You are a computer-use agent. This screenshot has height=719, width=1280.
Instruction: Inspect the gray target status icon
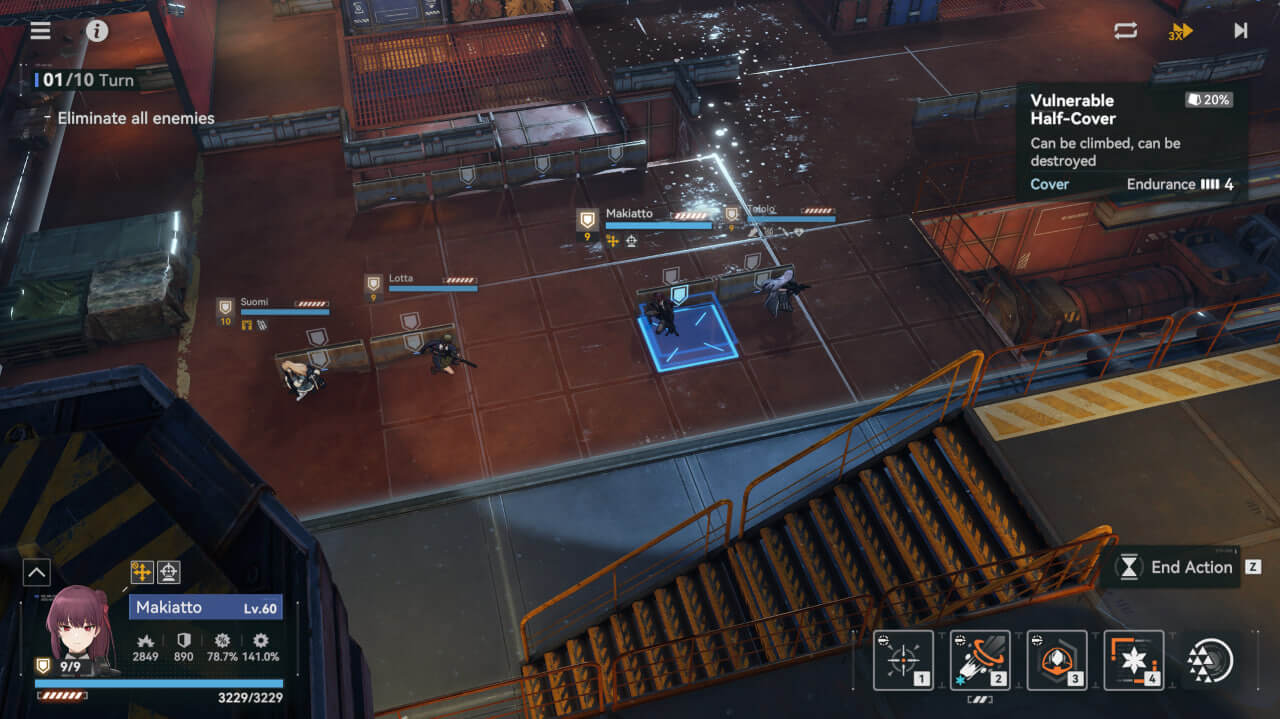click(169, 572)
